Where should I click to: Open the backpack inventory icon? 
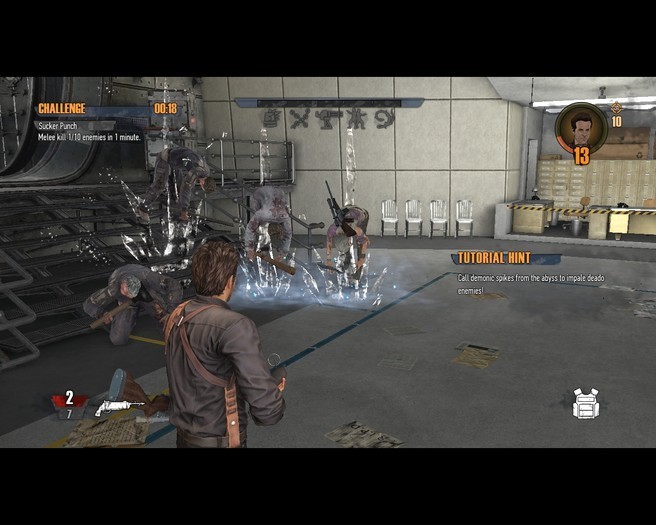(585, 403)
